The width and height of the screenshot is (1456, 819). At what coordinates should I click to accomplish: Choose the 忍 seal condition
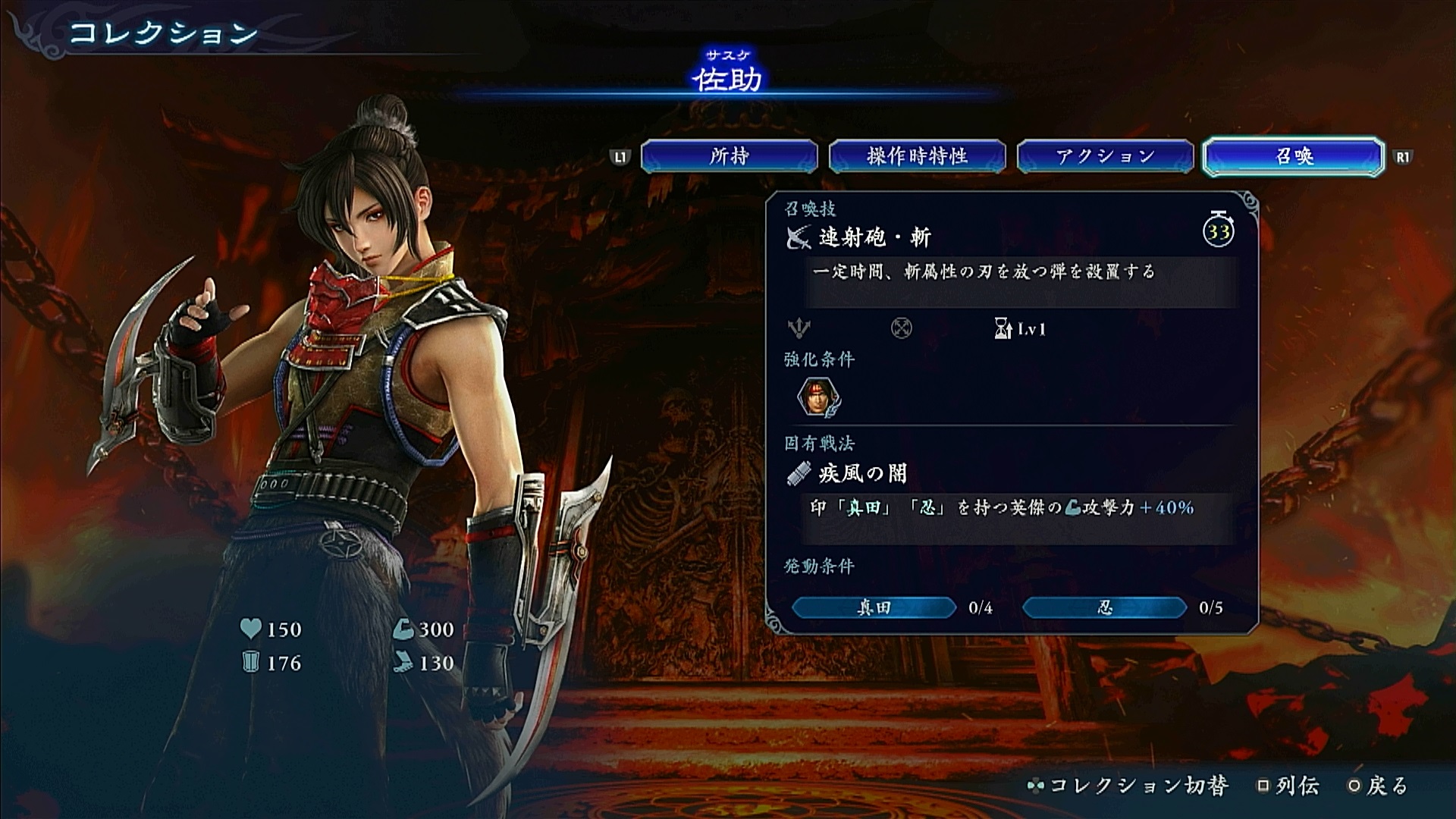coord(1104,607)
